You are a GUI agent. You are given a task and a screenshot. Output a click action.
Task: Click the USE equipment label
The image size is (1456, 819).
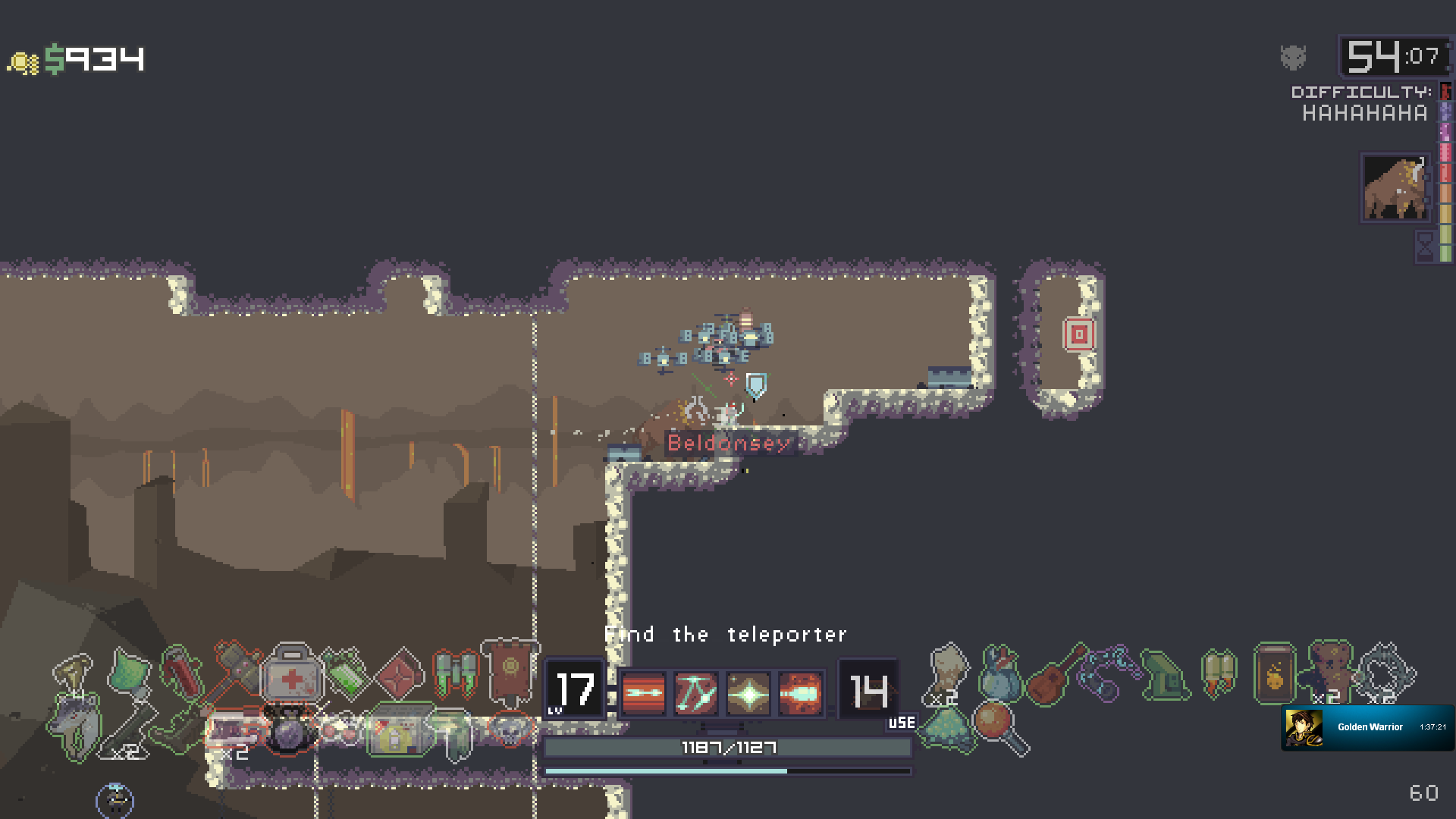[901, 724]
